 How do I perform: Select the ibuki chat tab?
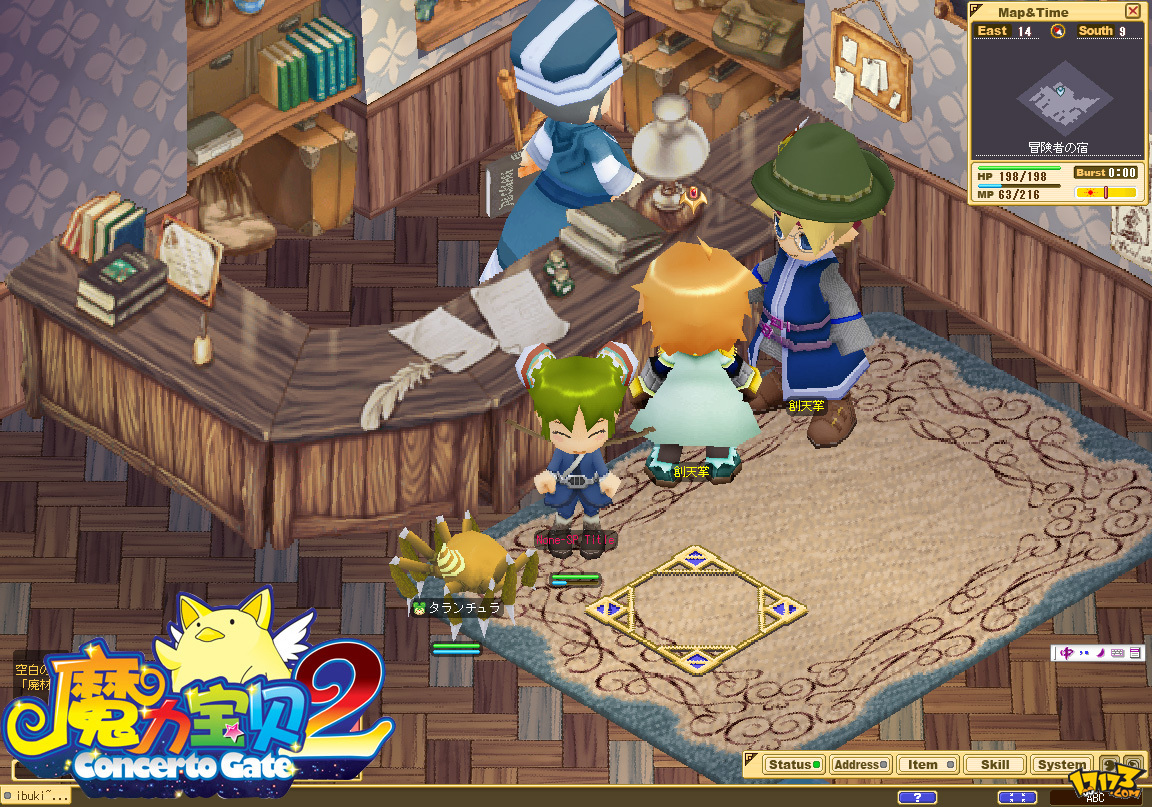click(41, 796)
